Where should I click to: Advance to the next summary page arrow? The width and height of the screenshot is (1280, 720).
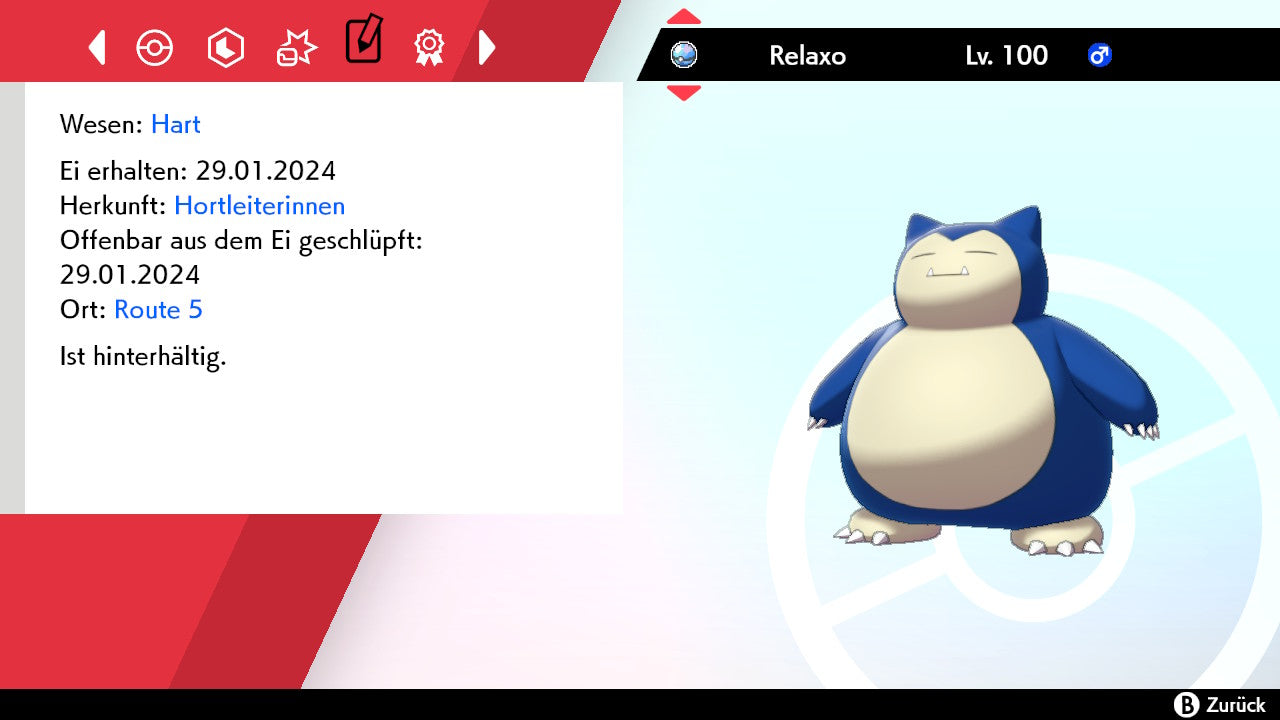[x=487, y=47]
